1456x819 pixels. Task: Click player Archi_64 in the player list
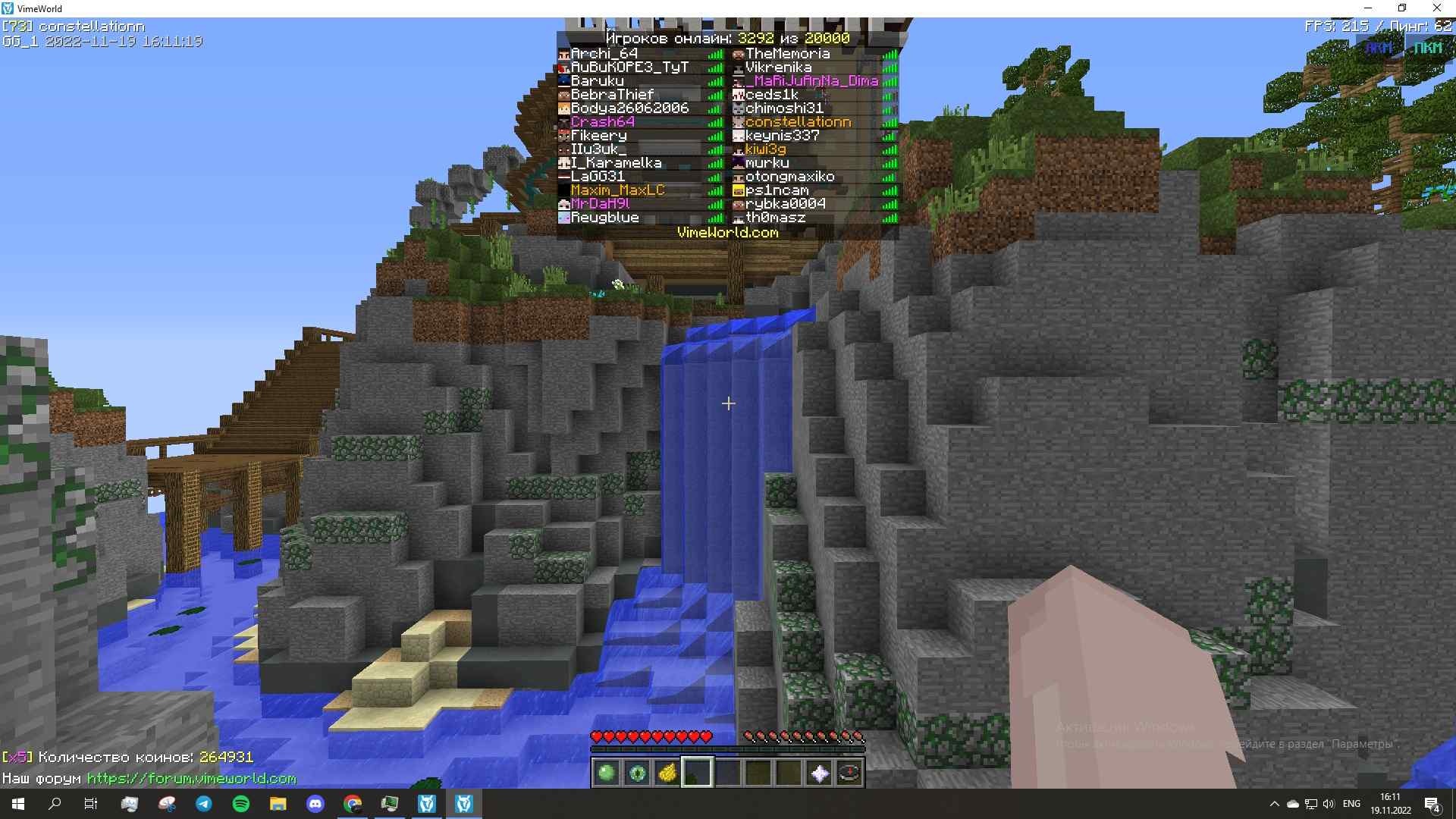(x=604, y=54)
